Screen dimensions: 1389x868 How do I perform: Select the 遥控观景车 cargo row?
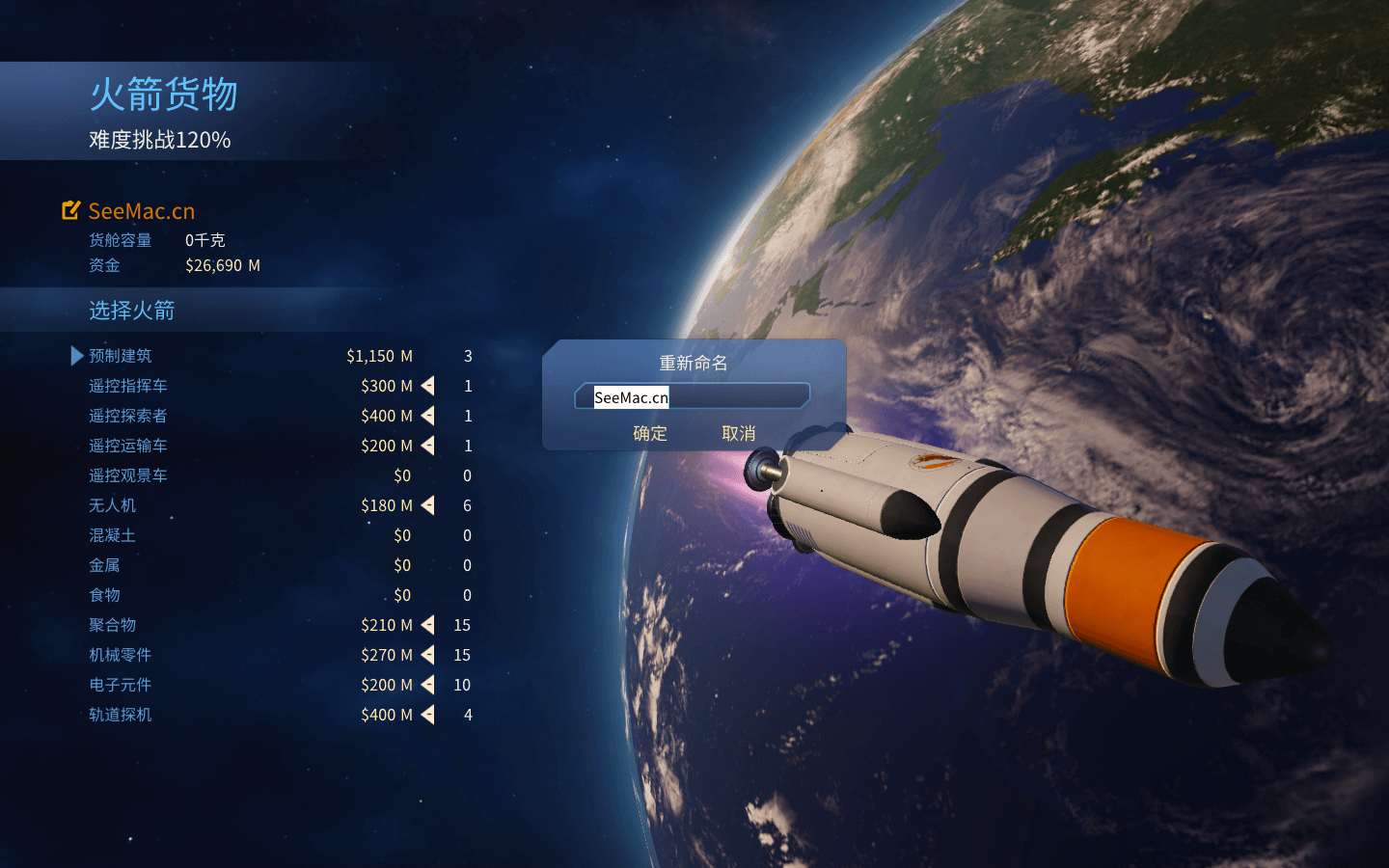(128, 475)
